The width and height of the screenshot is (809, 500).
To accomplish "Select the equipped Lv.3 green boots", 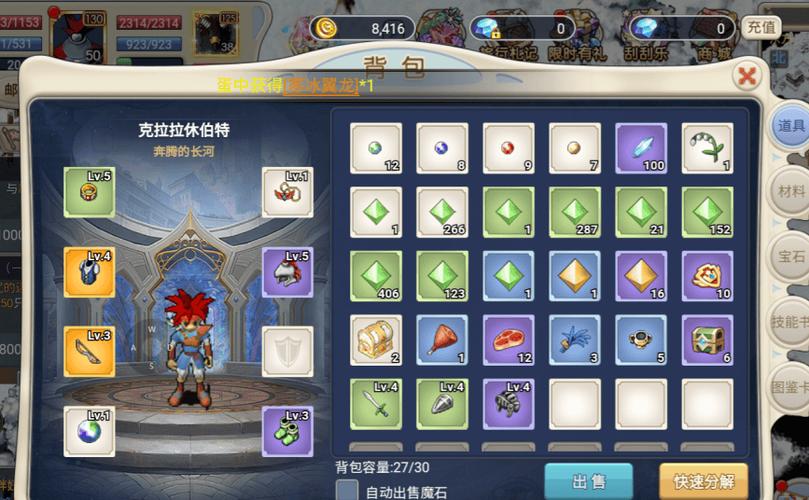I will coord(287,432).
